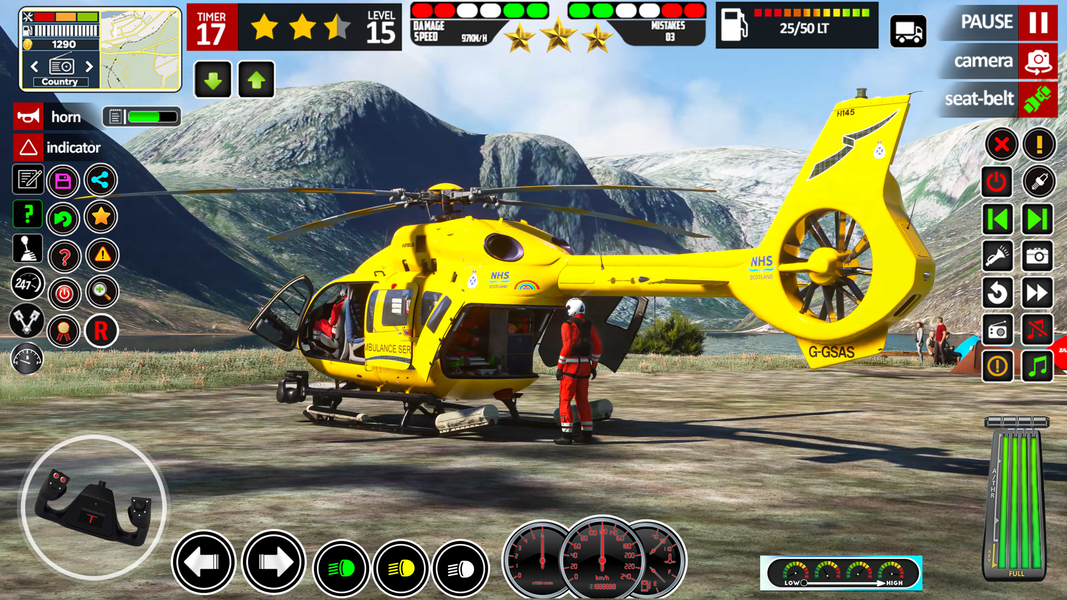Steer with the white left arrow button
Image resolution: width=1067 pixels, height=600 pixels.
[203, 563]
